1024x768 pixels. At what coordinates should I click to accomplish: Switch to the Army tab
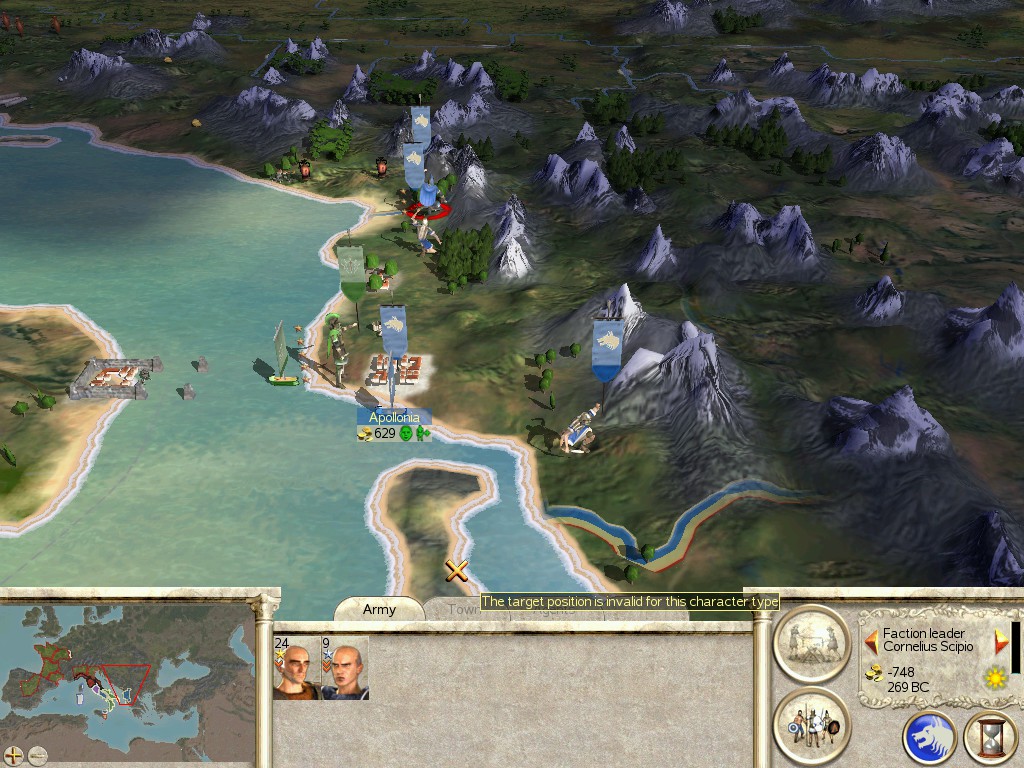379,609
